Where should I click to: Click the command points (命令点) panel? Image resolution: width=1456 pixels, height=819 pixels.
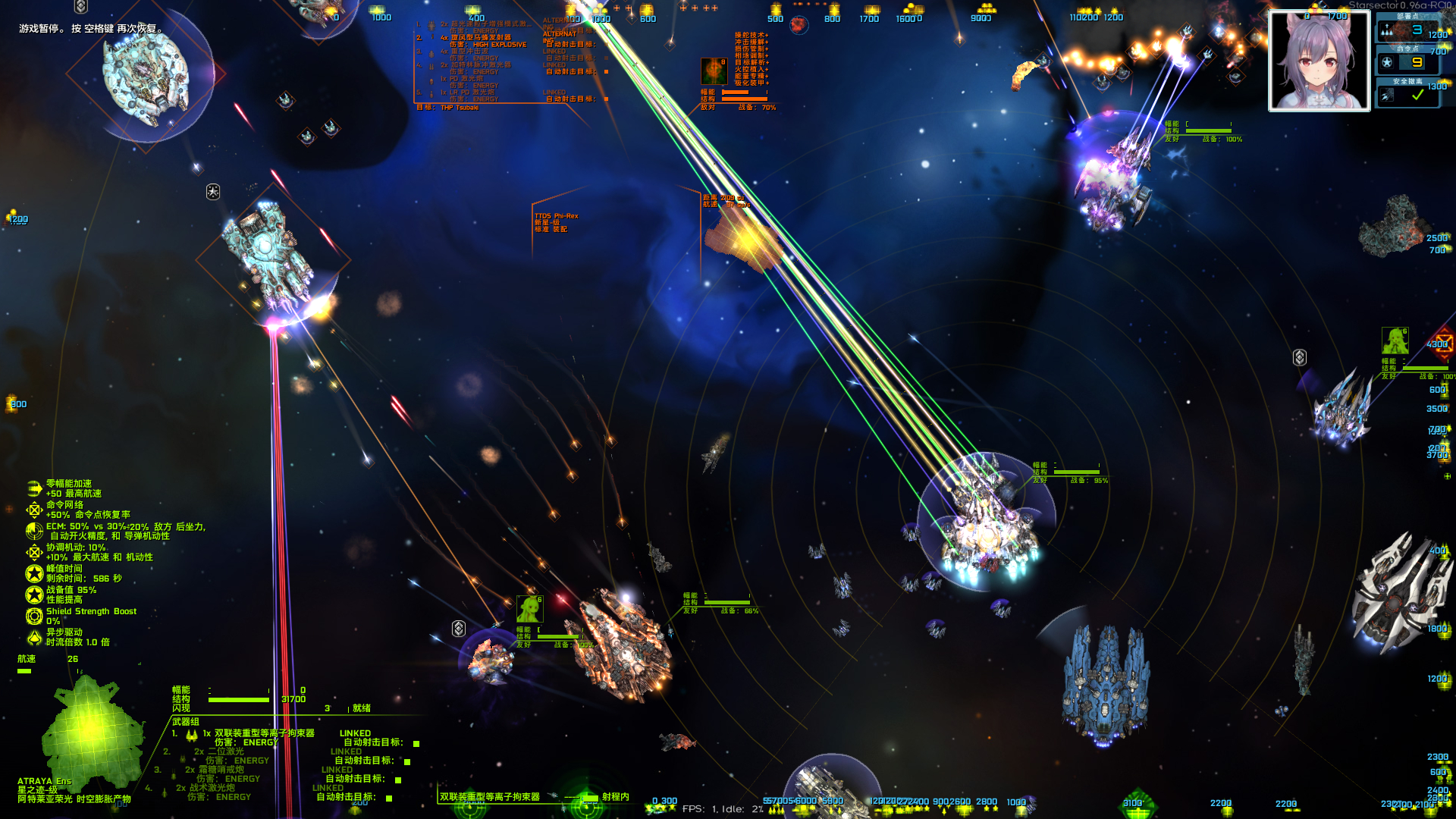1407,59
